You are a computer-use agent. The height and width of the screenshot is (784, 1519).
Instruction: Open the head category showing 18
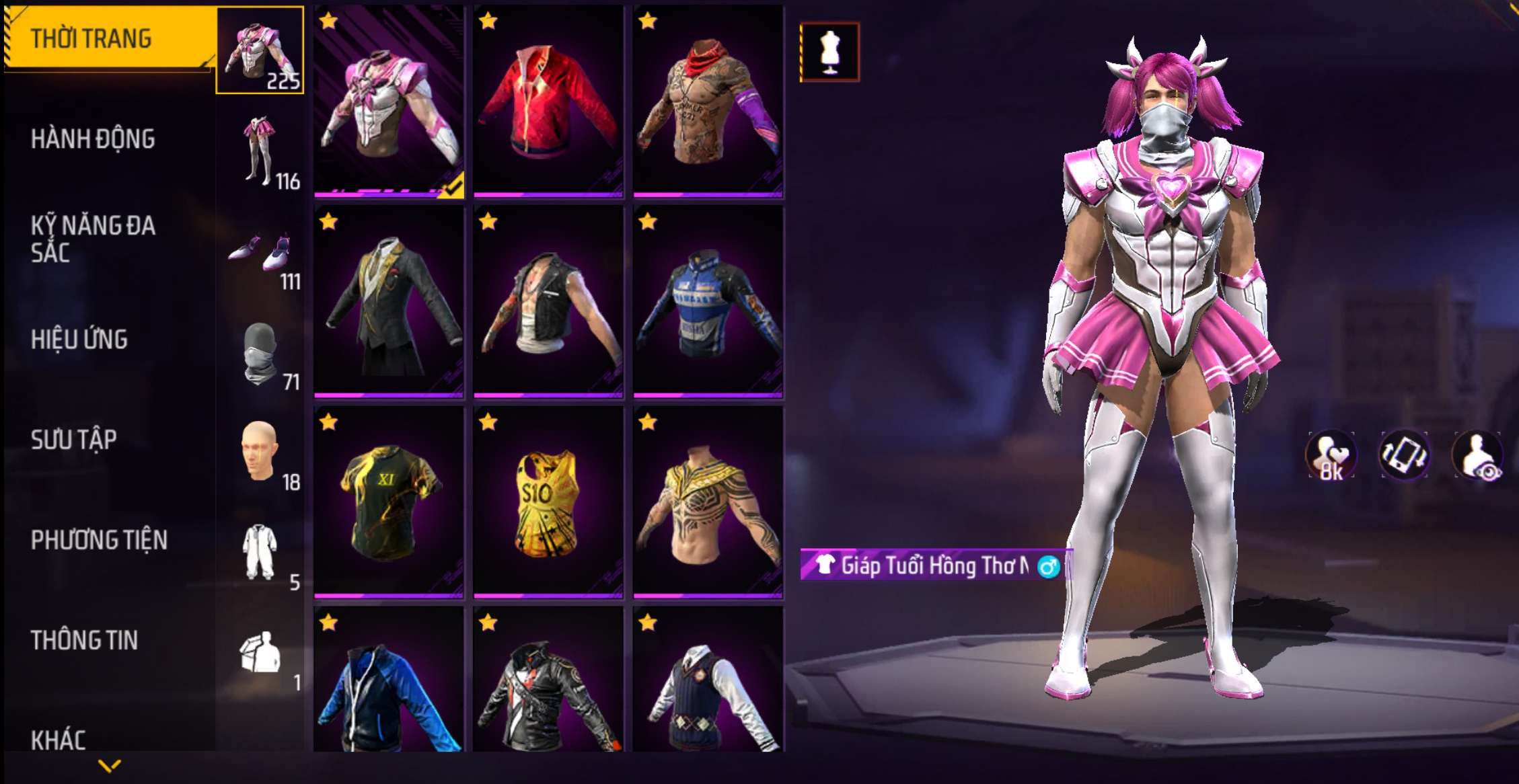[x=260, y=453]
